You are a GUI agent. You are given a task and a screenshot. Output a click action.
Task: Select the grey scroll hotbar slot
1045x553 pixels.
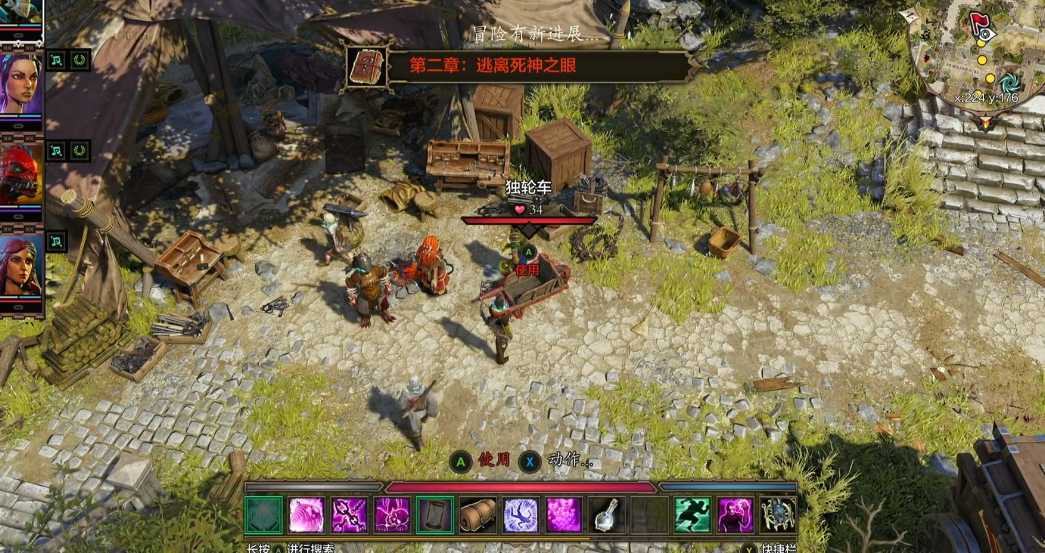[x=435, y=515]
